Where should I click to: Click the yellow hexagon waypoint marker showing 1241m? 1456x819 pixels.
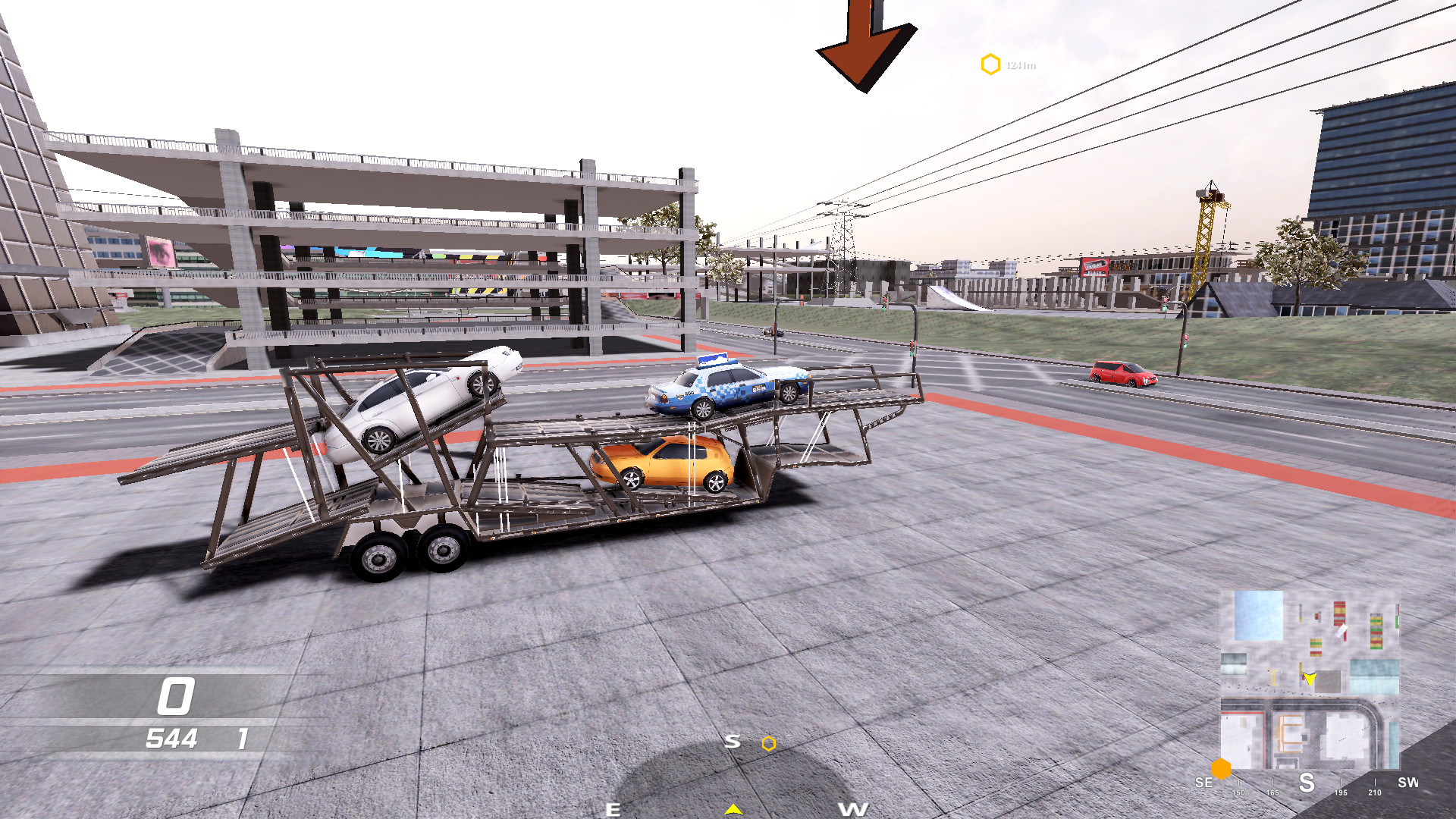pos(991,64)
